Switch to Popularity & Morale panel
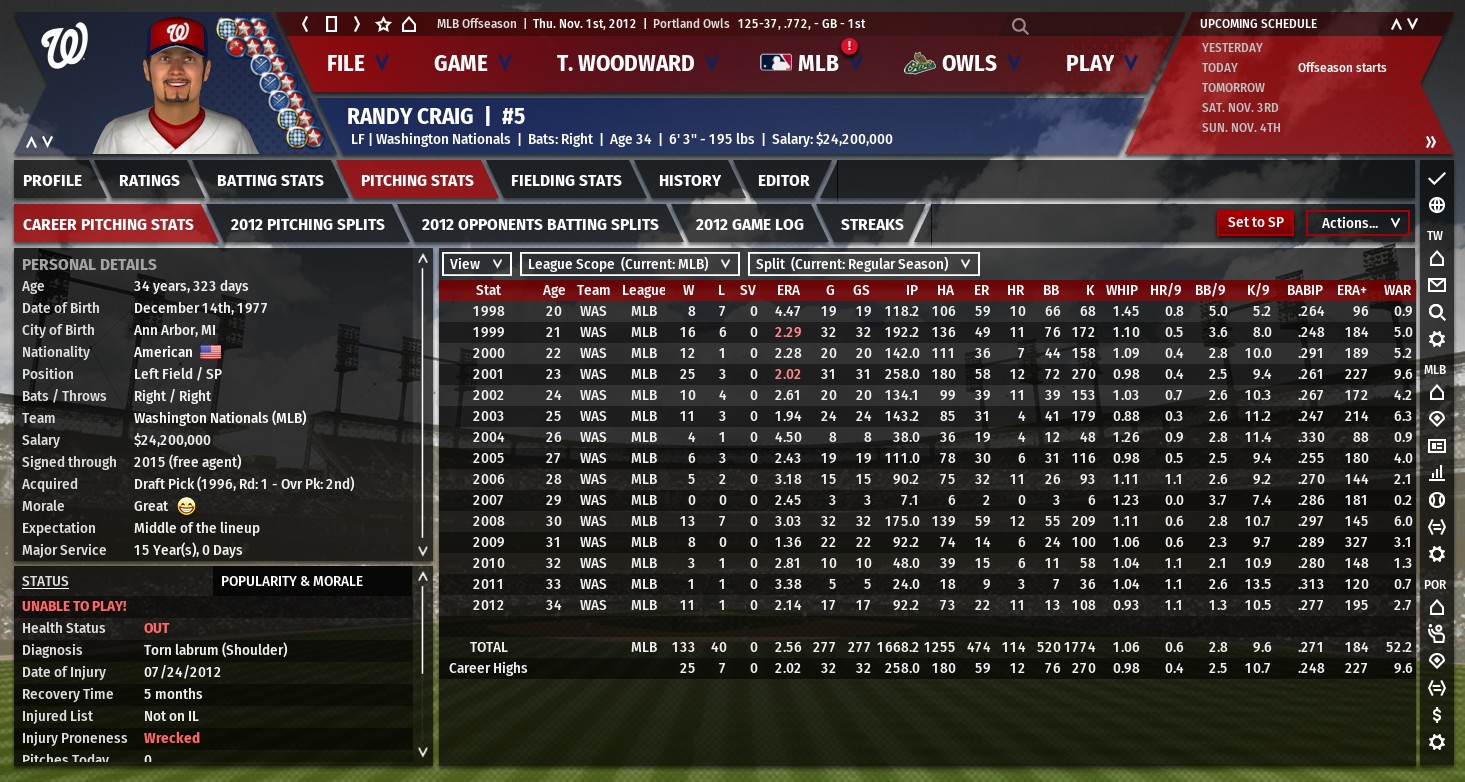Viewport: 1465px width, 782px height. pyautogui.click(x=292, y=581)
